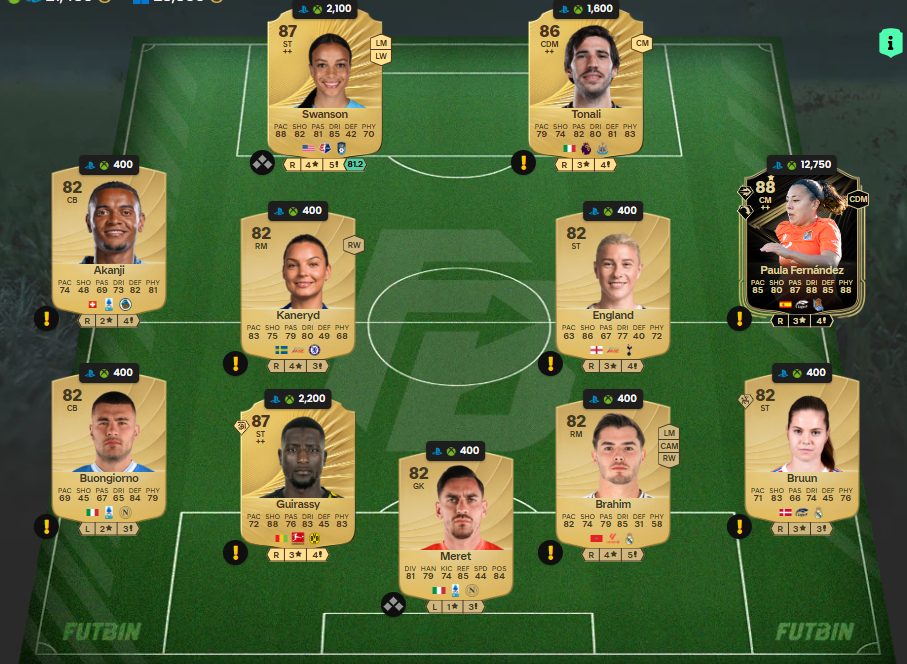
Task: Show the warning beside Akanji's card
Action: (46, 319)
